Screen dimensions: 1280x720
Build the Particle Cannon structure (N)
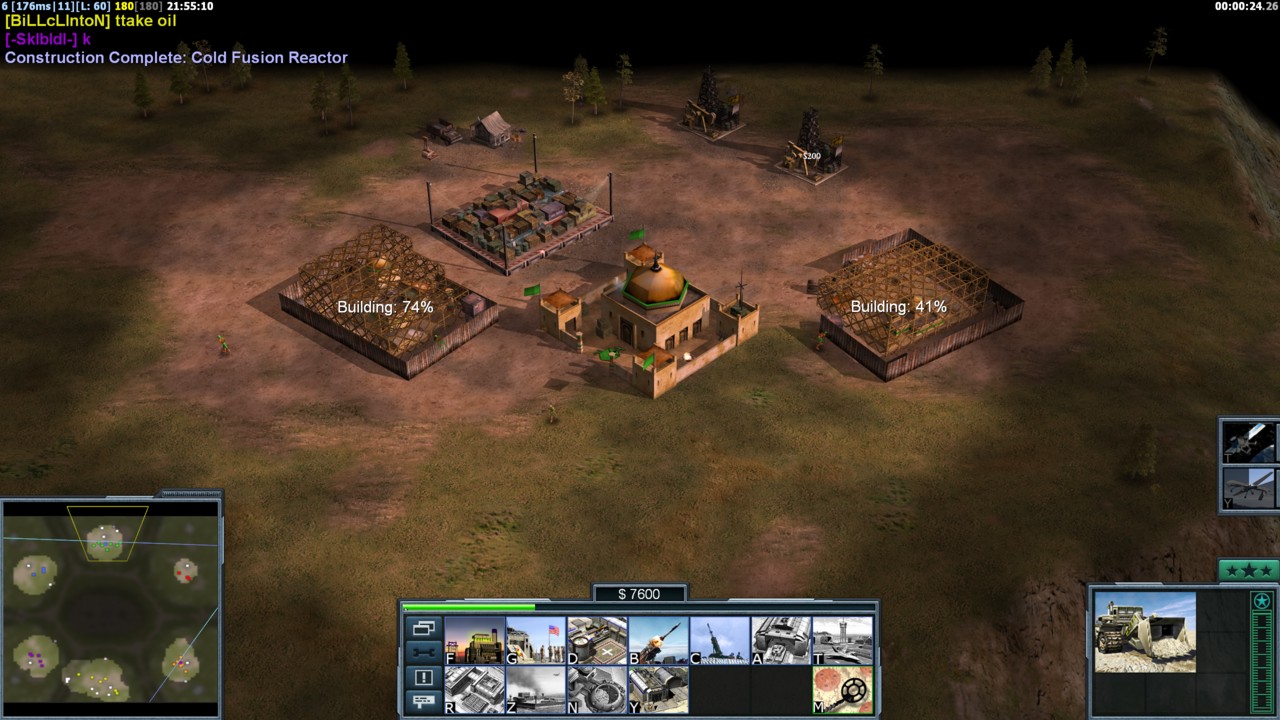(597, 690)
